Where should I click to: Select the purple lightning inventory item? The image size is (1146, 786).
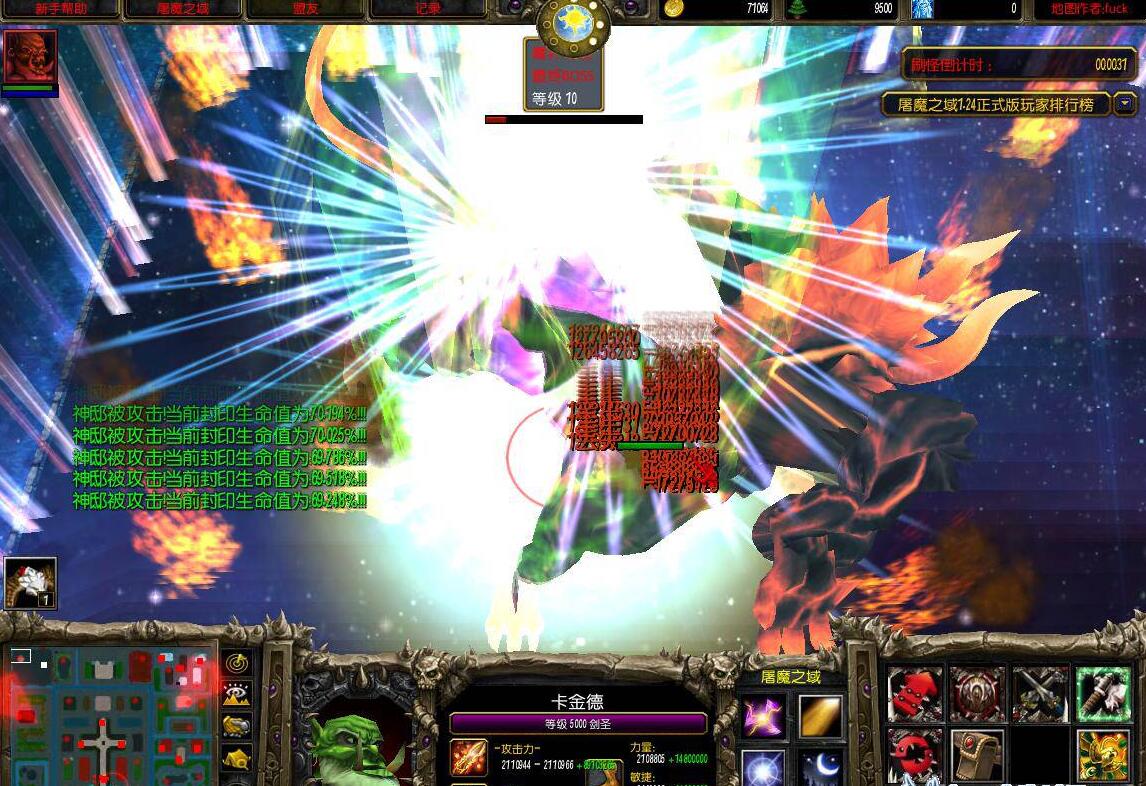[x=763, y=716]
